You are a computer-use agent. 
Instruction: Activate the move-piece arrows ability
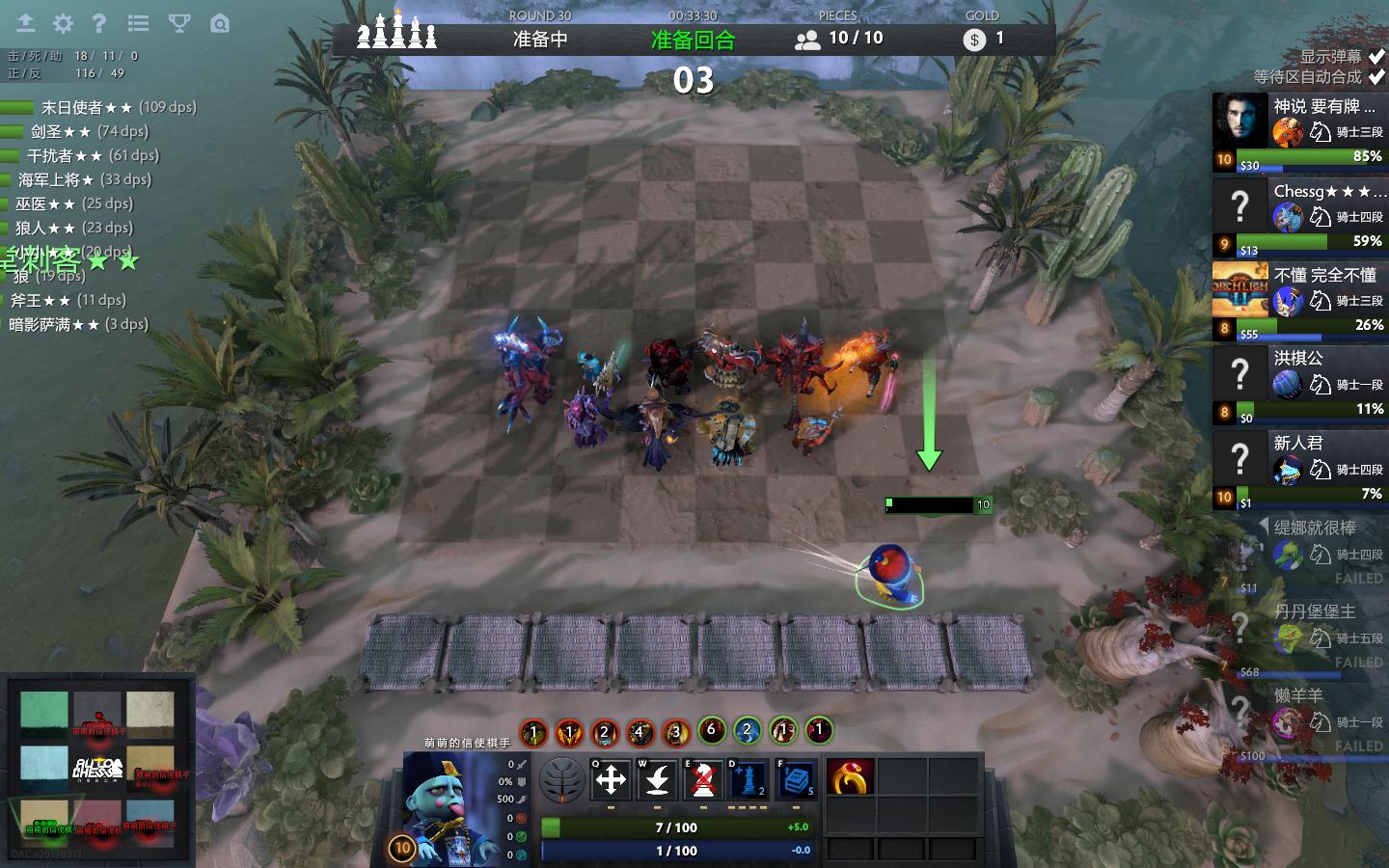(611, 779)
